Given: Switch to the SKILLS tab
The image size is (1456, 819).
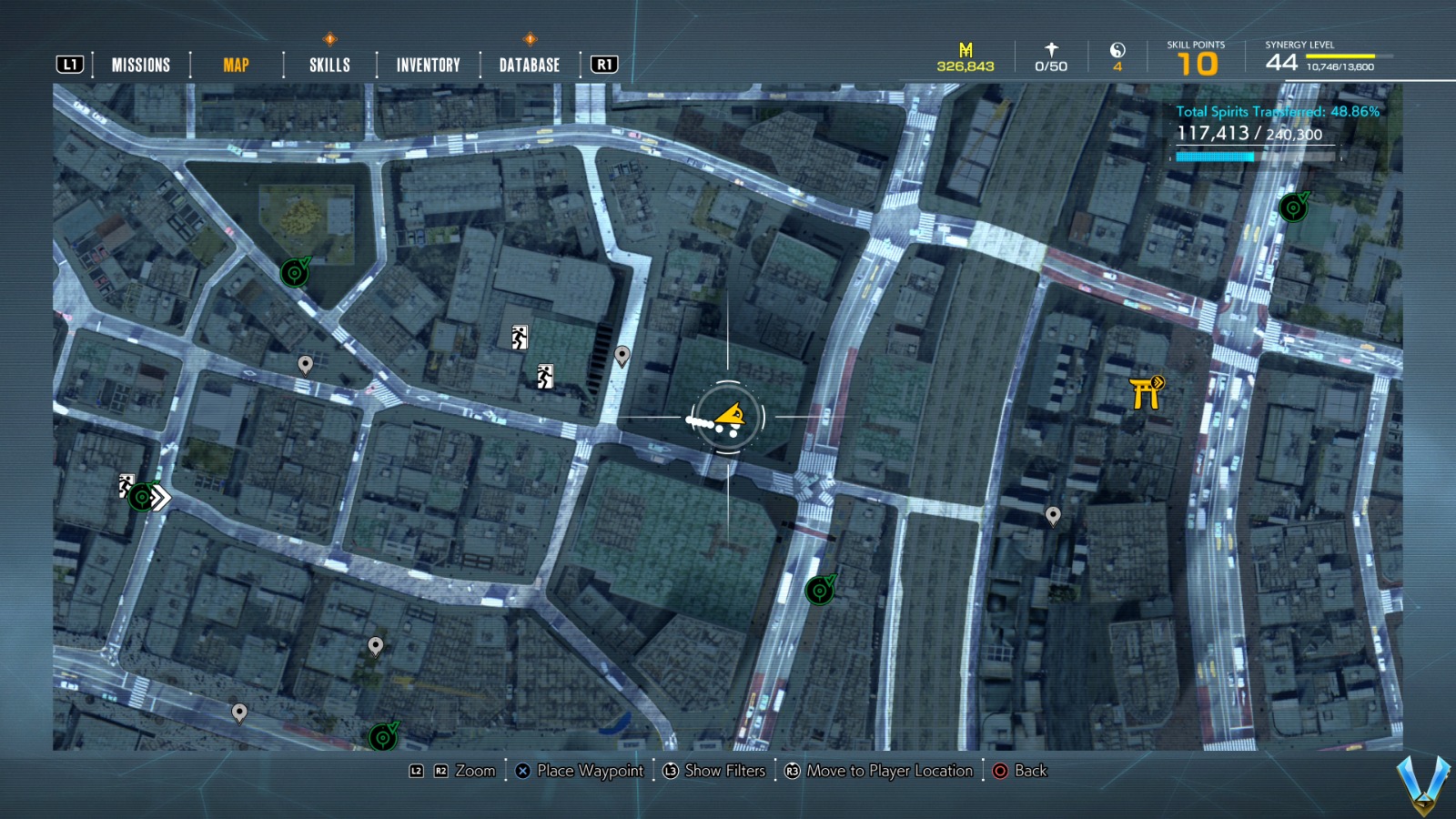Looking at the screenshot, I should pos(329,64).
